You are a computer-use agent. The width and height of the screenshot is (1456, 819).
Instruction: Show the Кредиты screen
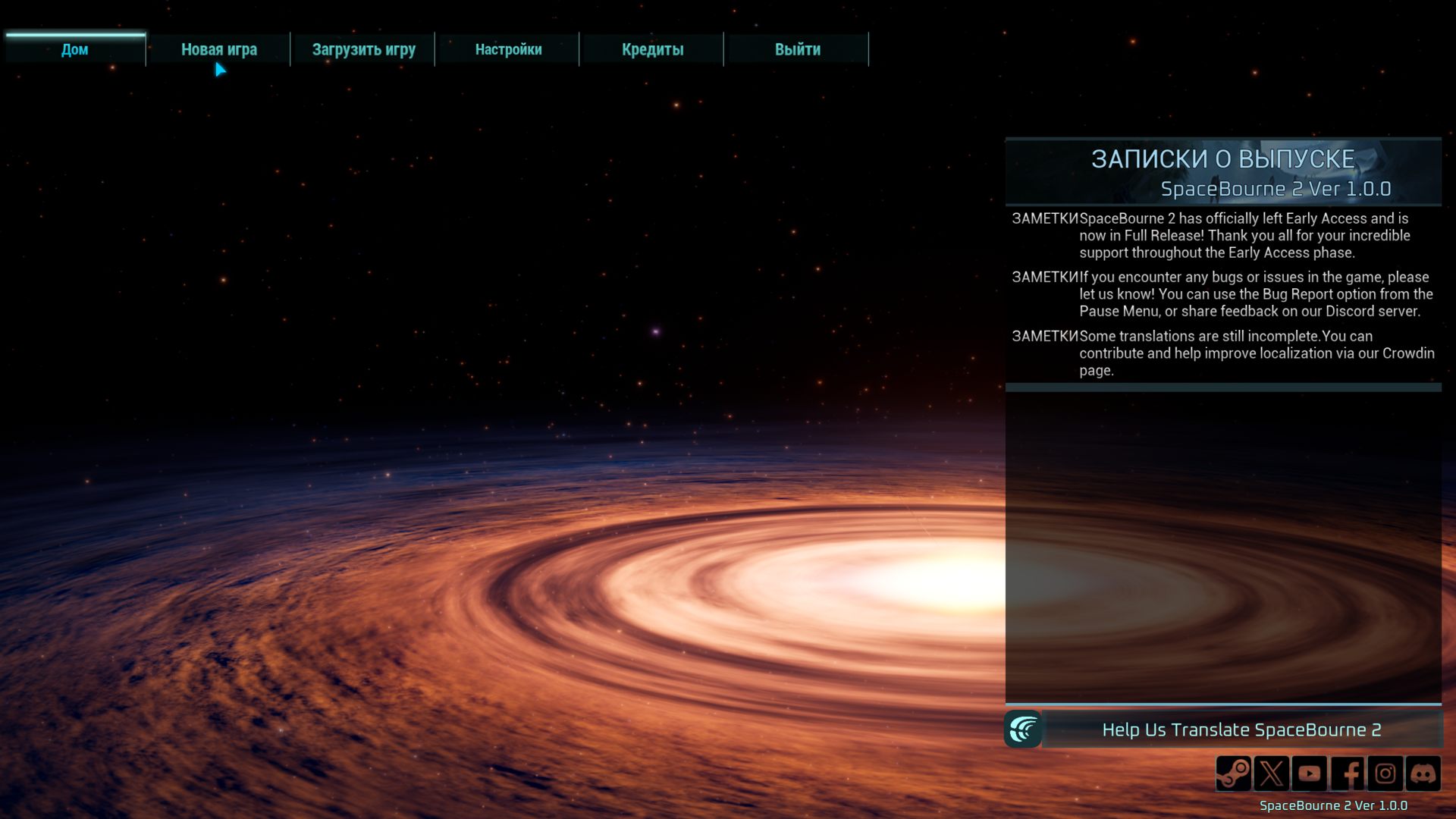[x=652, y=49]
